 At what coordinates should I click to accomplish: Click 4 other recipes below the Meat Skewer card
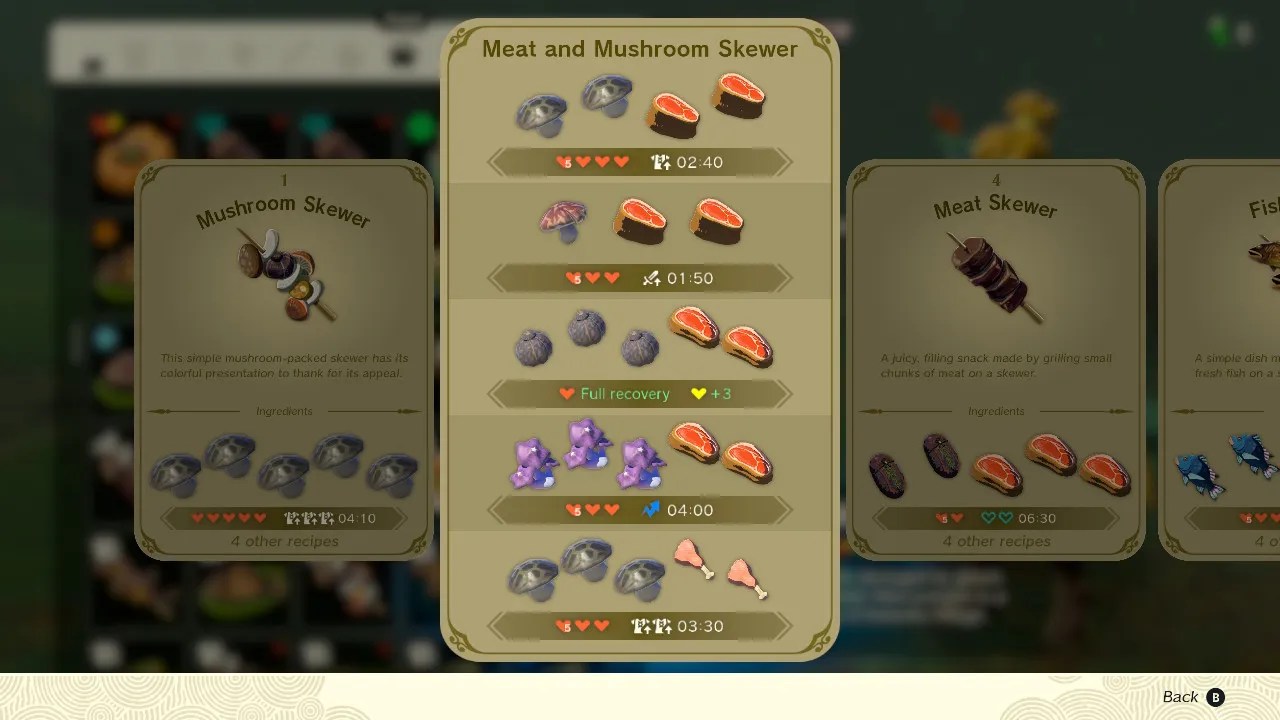click(996, 541)
